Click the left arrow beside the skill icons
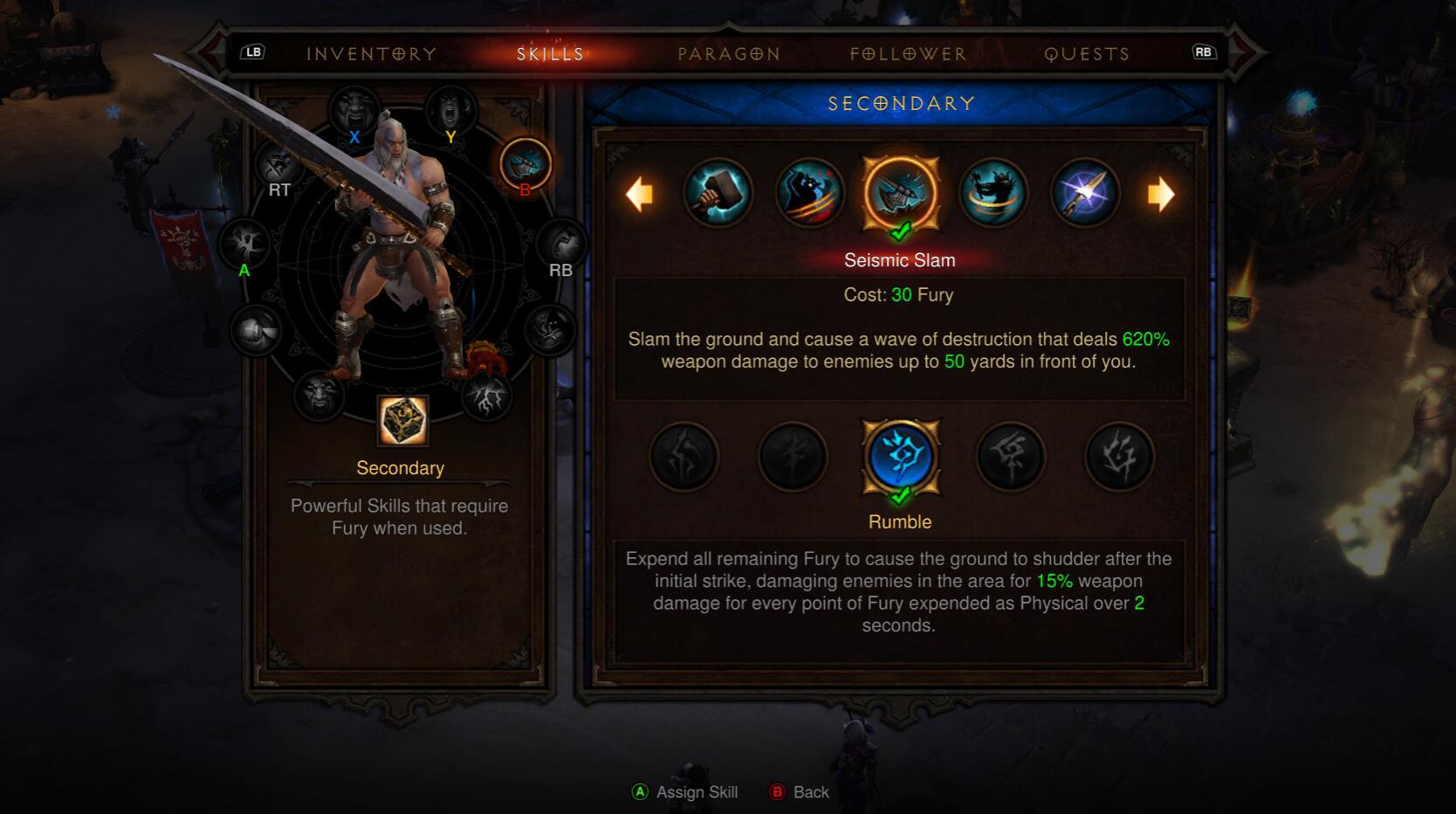1456x814 pixels. (x=640, y=194)
